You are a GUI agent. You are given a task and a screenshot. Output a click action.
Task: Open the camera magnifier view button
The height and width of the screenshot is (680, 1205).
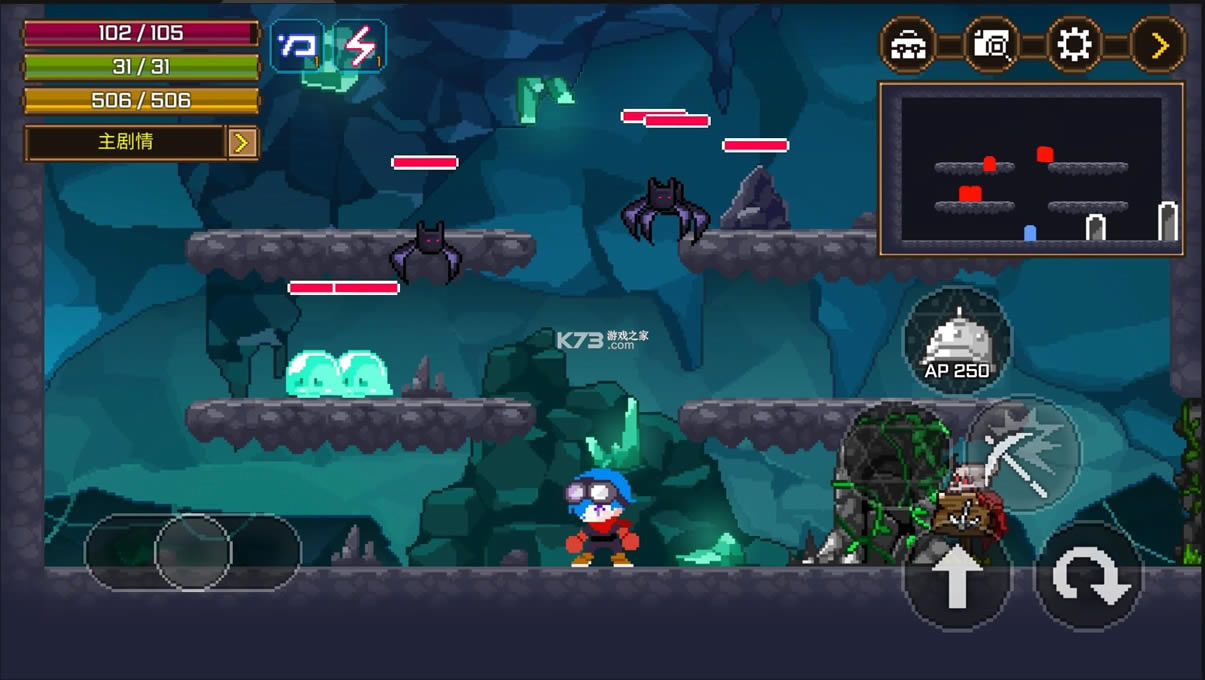pos(991,45)
